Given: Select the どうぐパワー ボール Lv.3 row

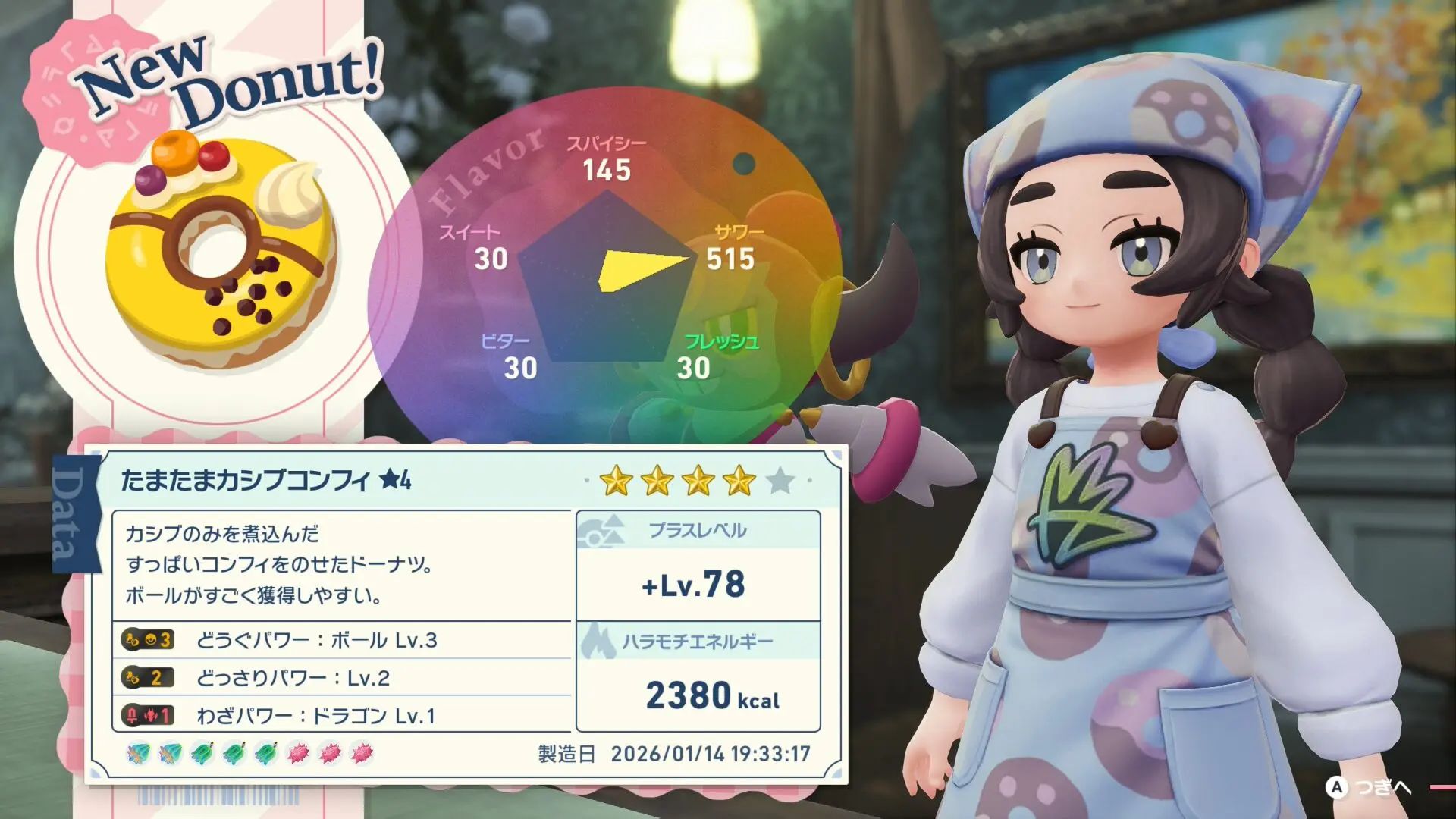Looking at the screenshot, I should coord(341,641).
